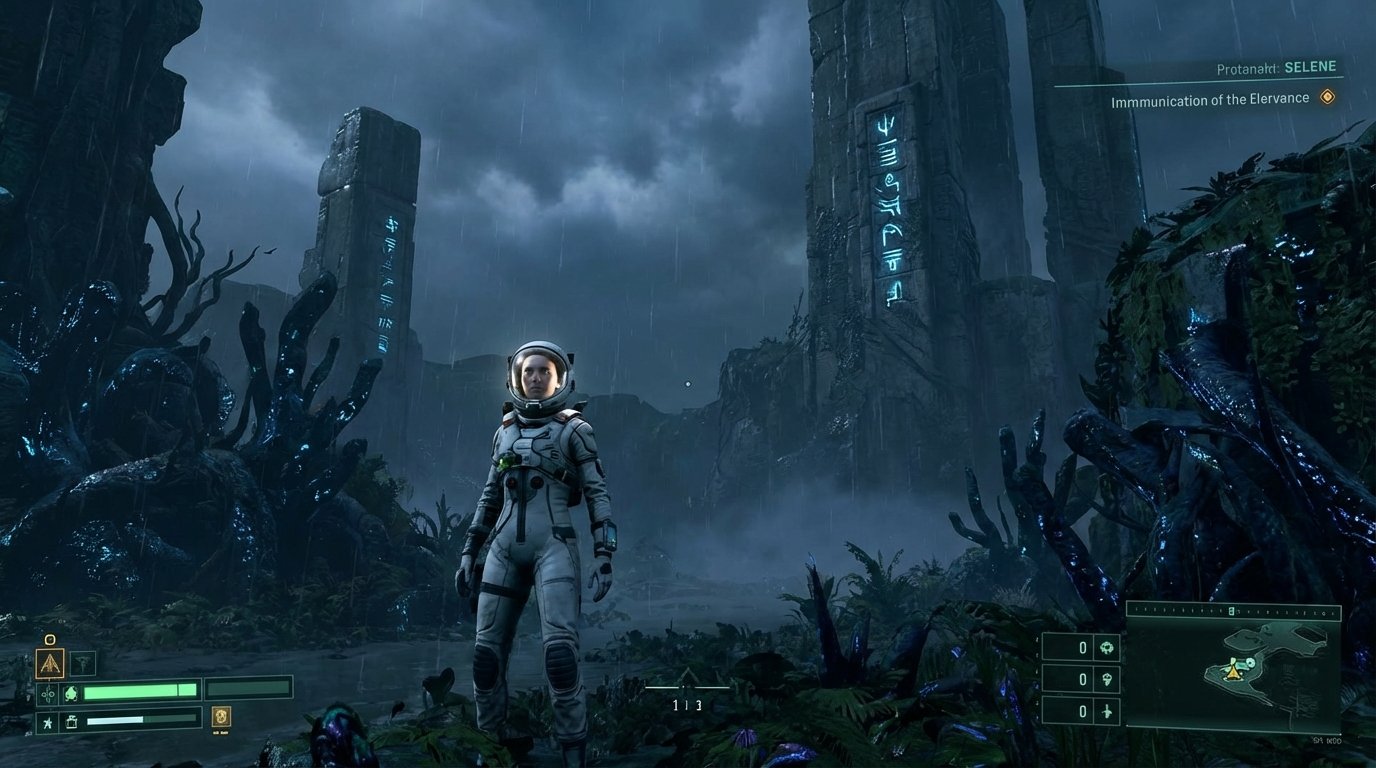Click the obolite currency icon by the top counter
The width and height of the screenshot is (1376, 768).
(x=1107, y=648)
